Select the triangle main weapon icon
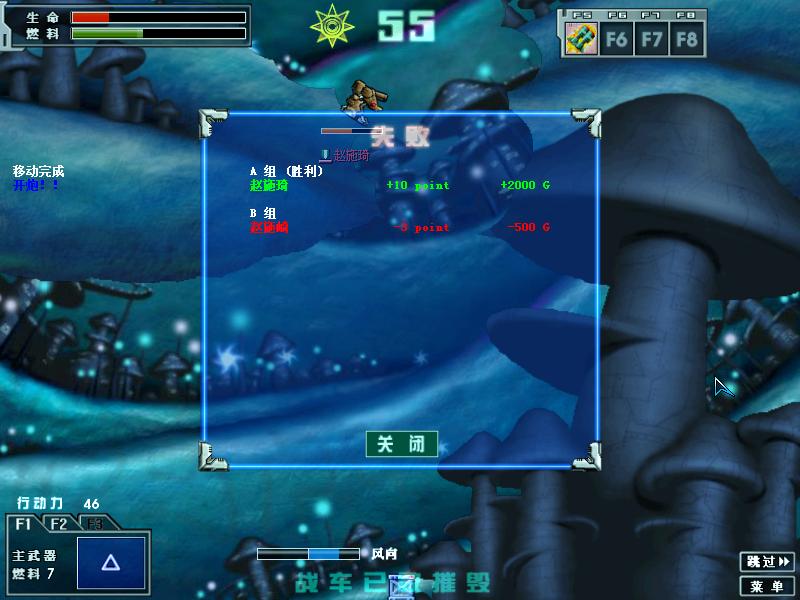Screen dimensions: 800x600 point(112,564)
